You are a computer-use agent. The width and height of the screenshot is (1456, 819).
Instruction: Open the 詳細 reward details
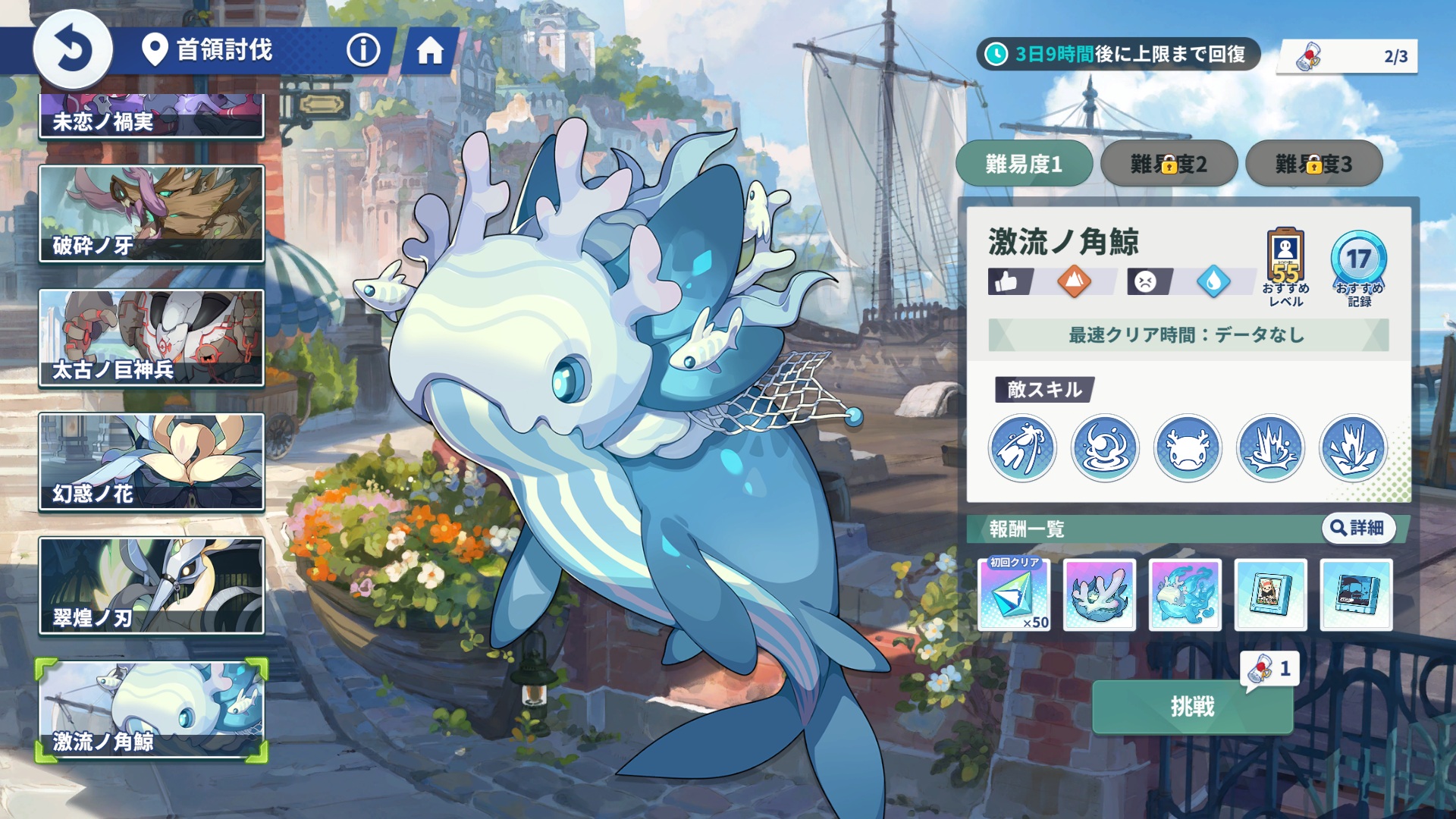[x=1357, y=528]
